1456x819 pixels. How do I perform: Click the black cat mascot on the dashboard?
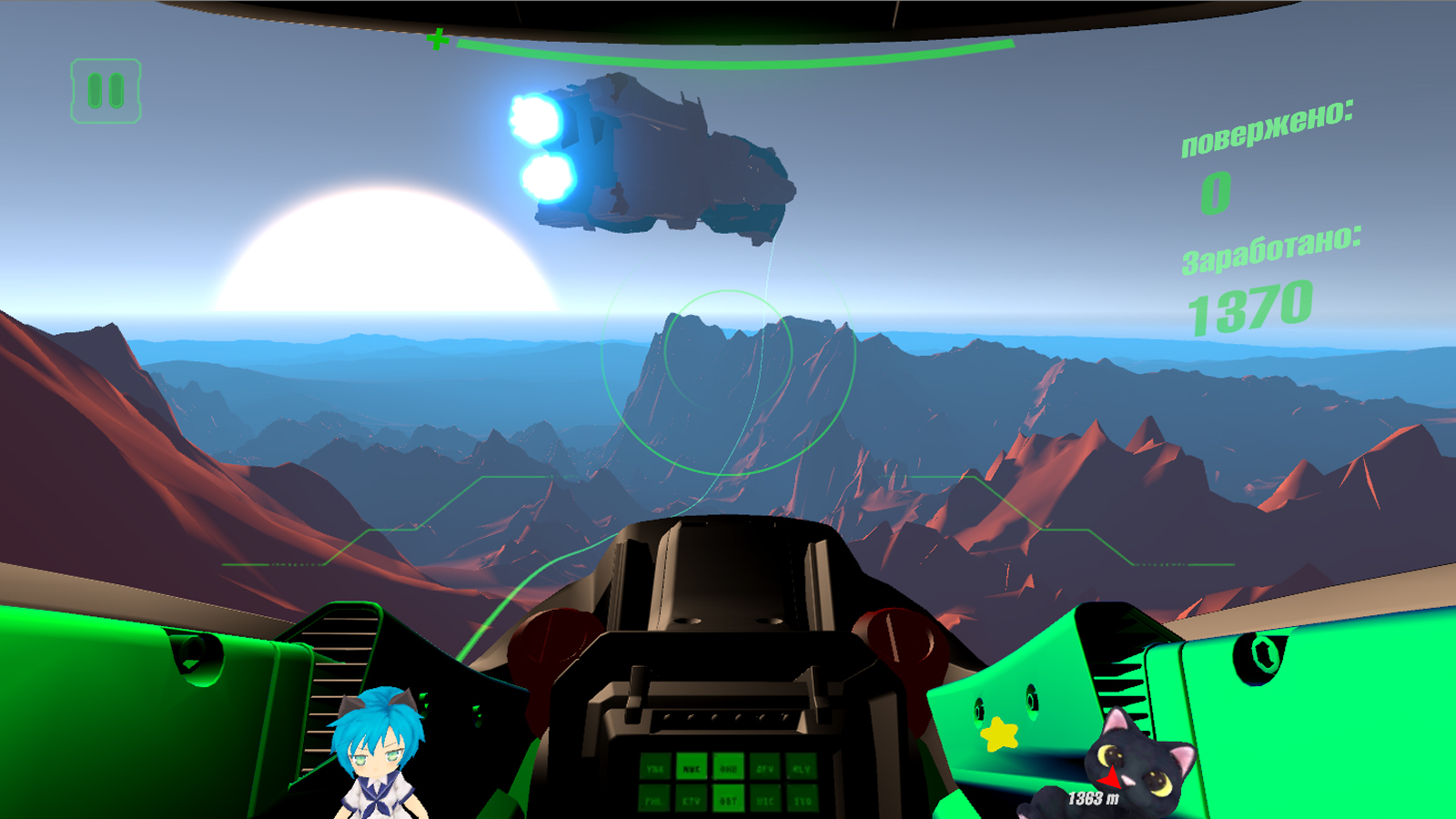click(x=1142, y=767)
